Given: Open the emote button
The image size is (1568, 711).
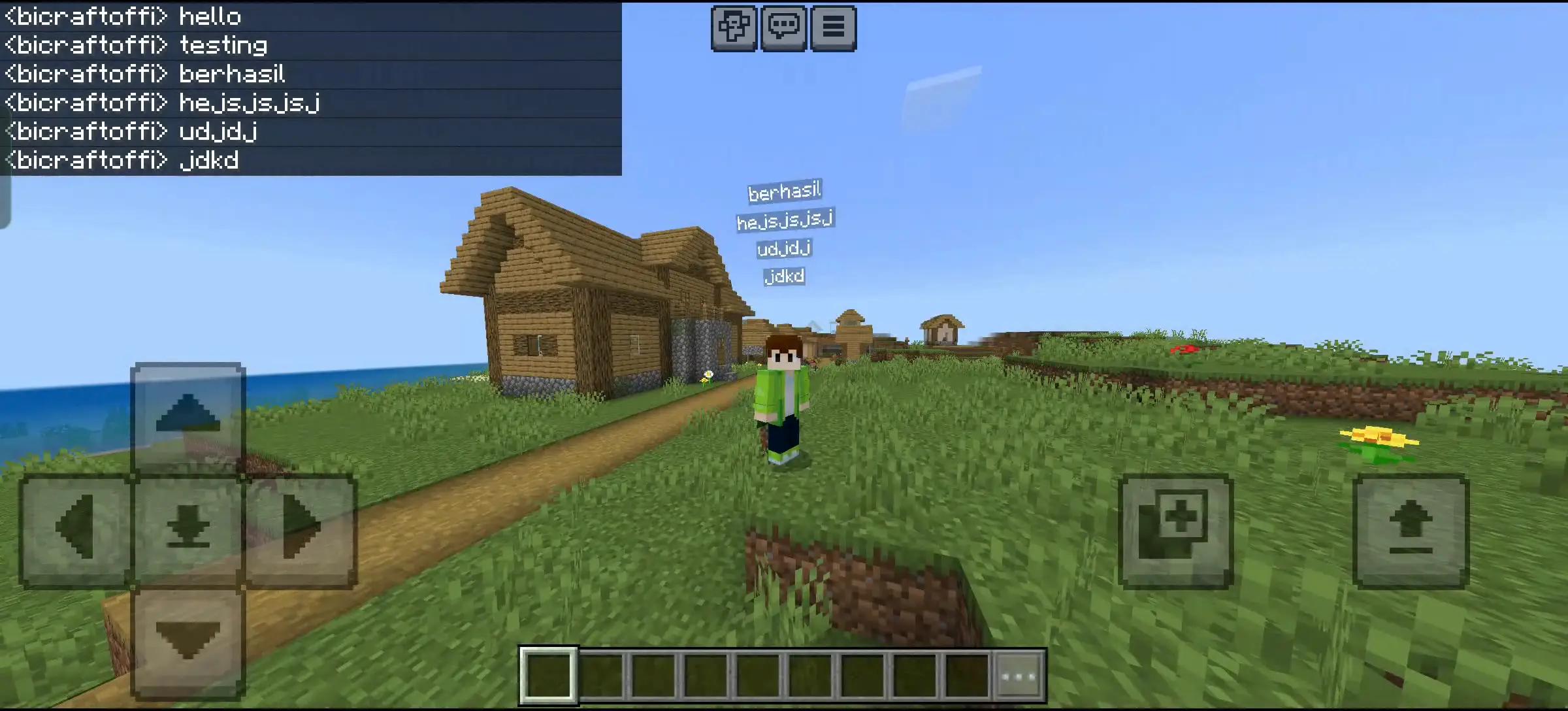Looking at the screenshot, I should click(734, 28).
